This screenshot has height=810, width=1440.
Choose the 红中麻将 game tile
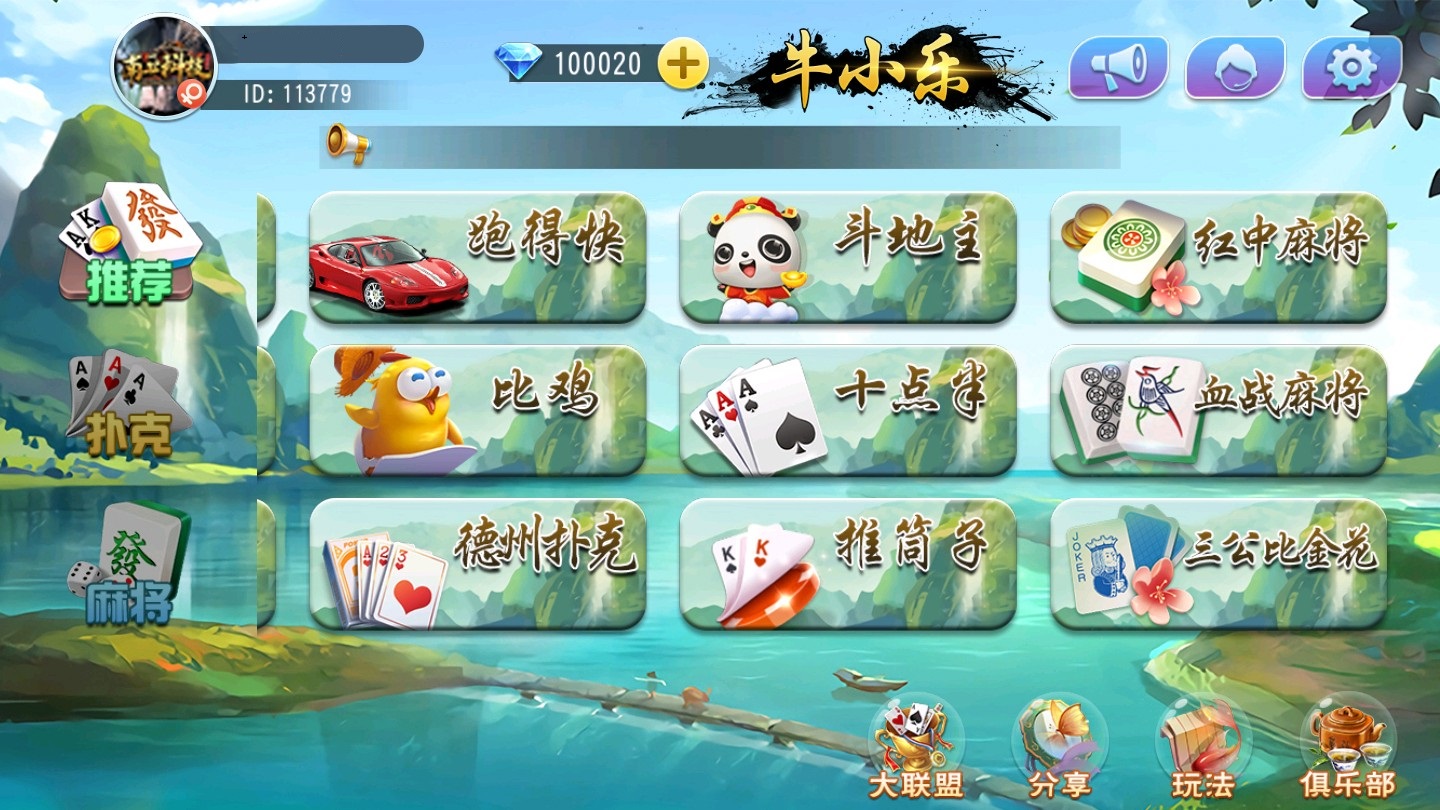[1218, 257]
